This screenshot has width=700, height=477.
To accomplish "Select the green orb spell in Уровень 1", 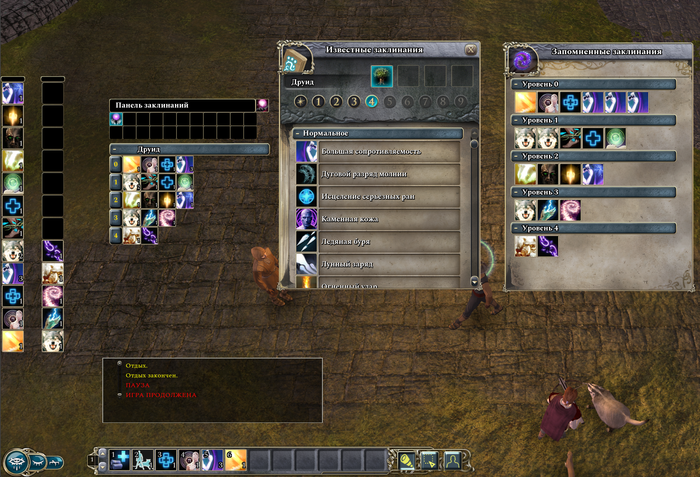I will tap(615, 138).
